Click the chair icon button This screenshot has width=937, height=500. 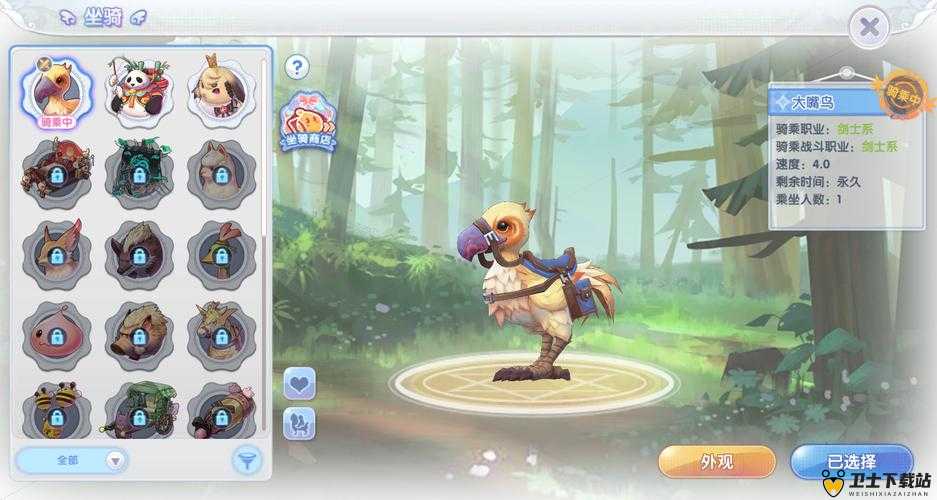(300, 423)
